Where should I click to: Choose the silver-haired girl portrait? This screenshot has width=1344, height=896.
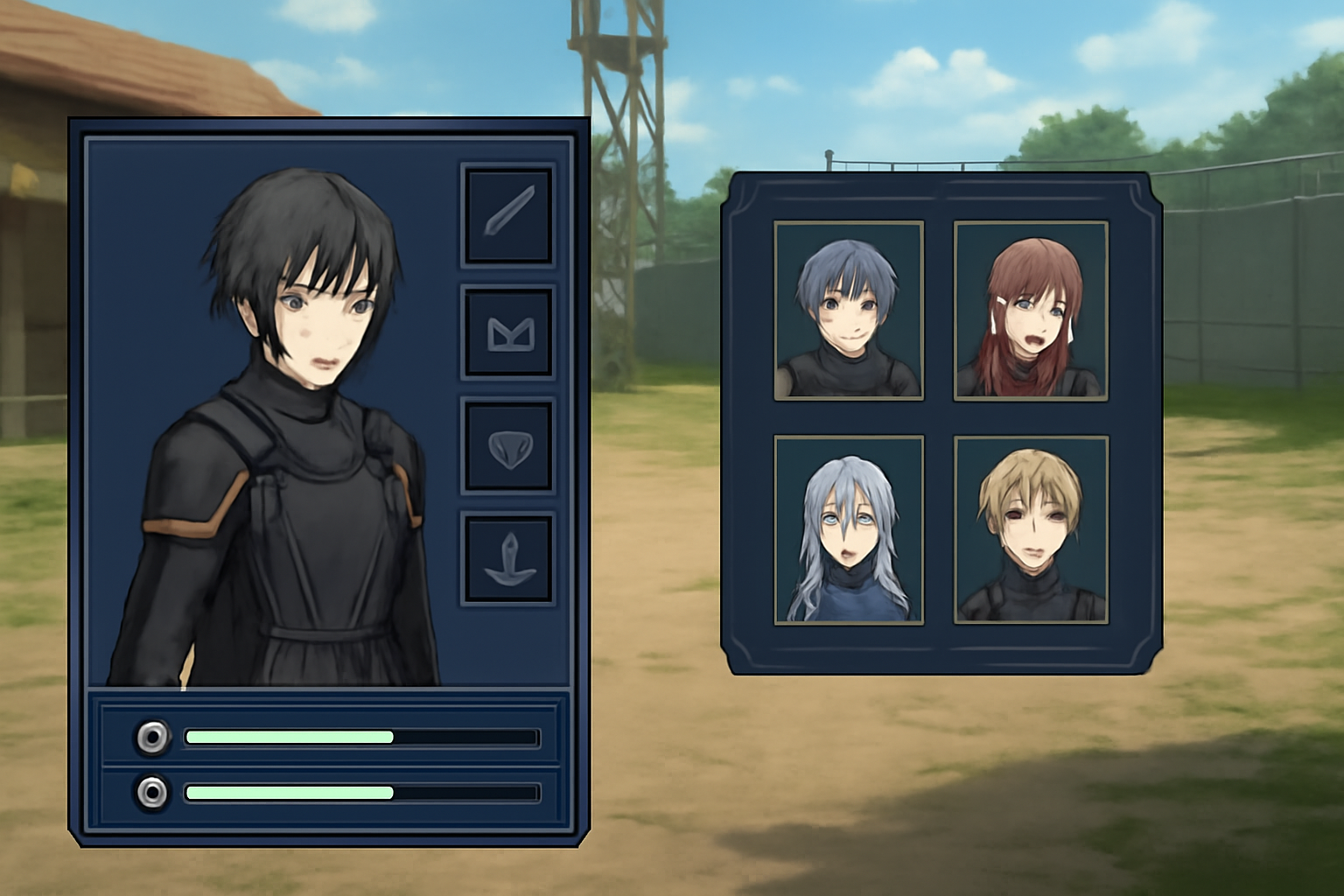849,530
